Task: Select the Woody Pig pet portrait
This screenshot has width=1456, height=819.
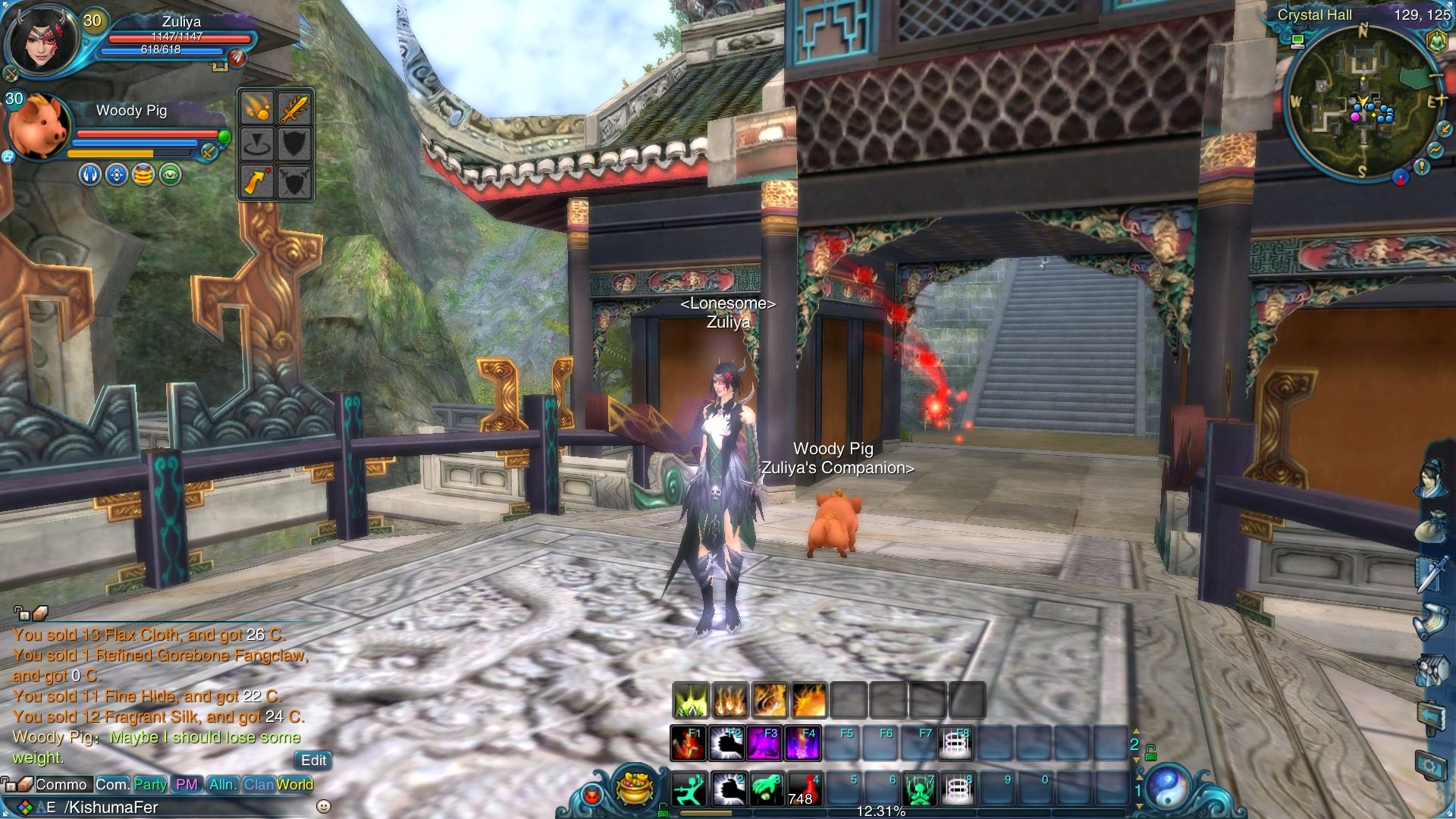Action: (x=38, y=127)
